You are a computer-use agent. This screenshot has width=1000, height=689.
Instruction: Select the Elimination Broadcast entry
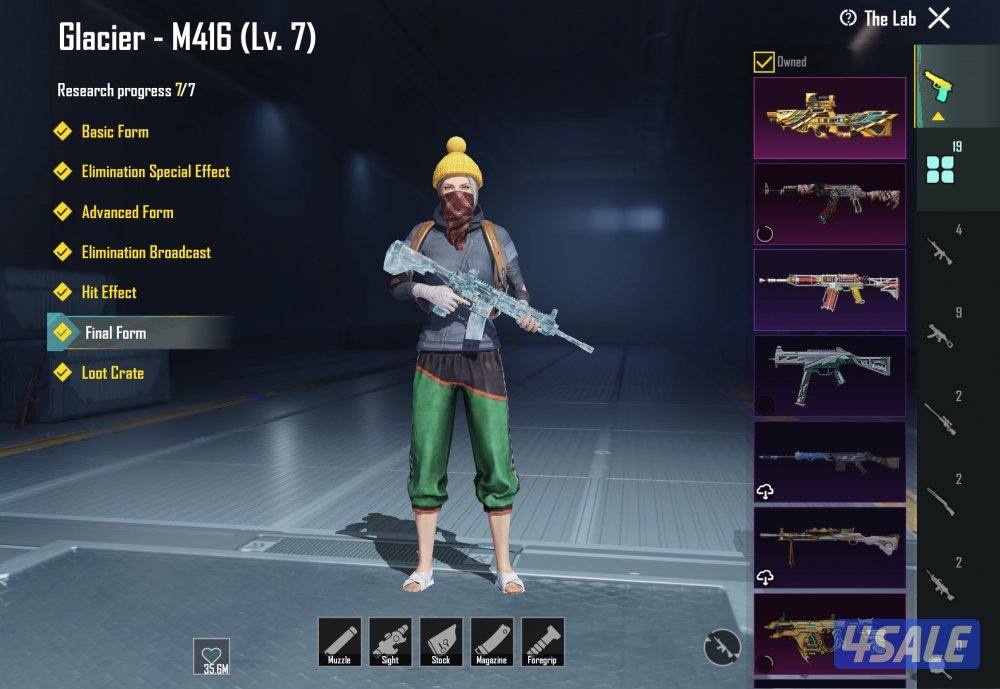(x=146, y=252)
